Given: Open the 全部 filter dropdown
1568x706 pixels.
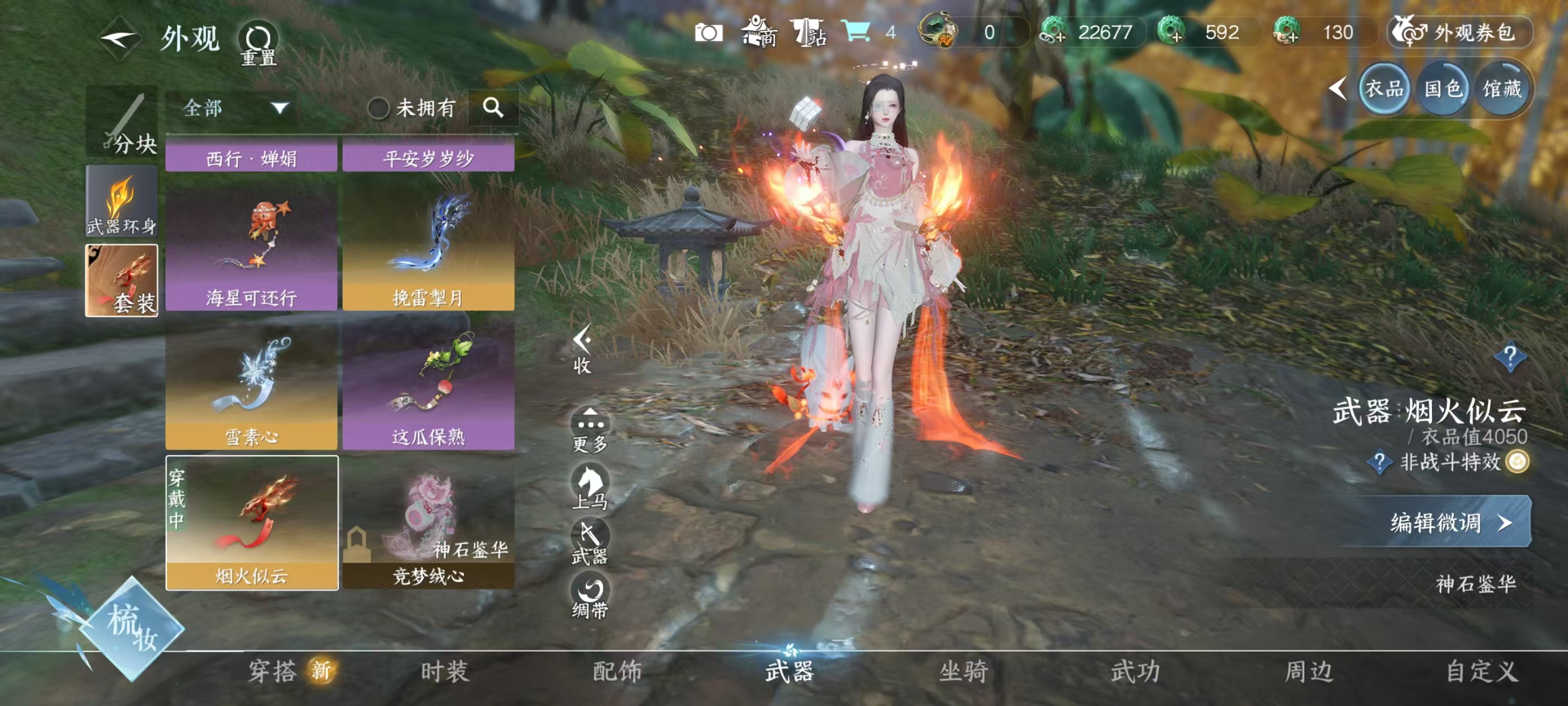Looking at the screenshot, I should [234, 108].
